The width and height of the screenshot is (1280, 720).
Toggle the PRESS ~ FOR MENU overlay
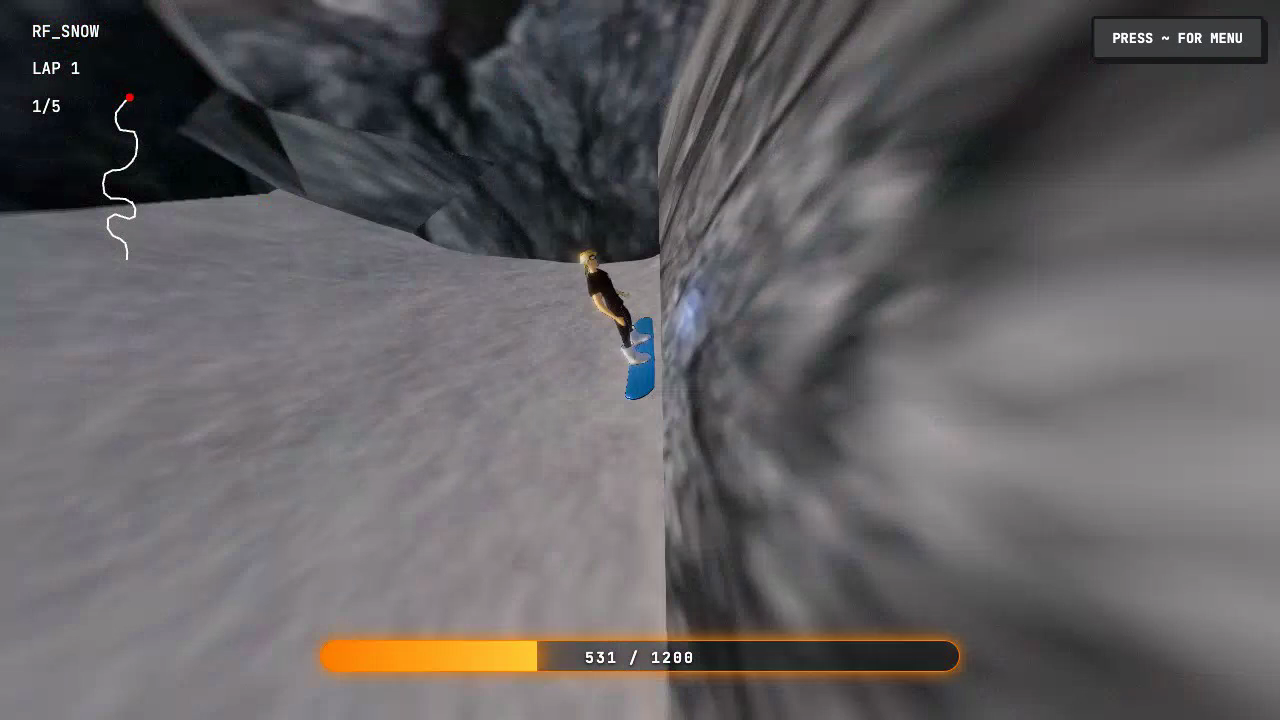(1178, 38)
